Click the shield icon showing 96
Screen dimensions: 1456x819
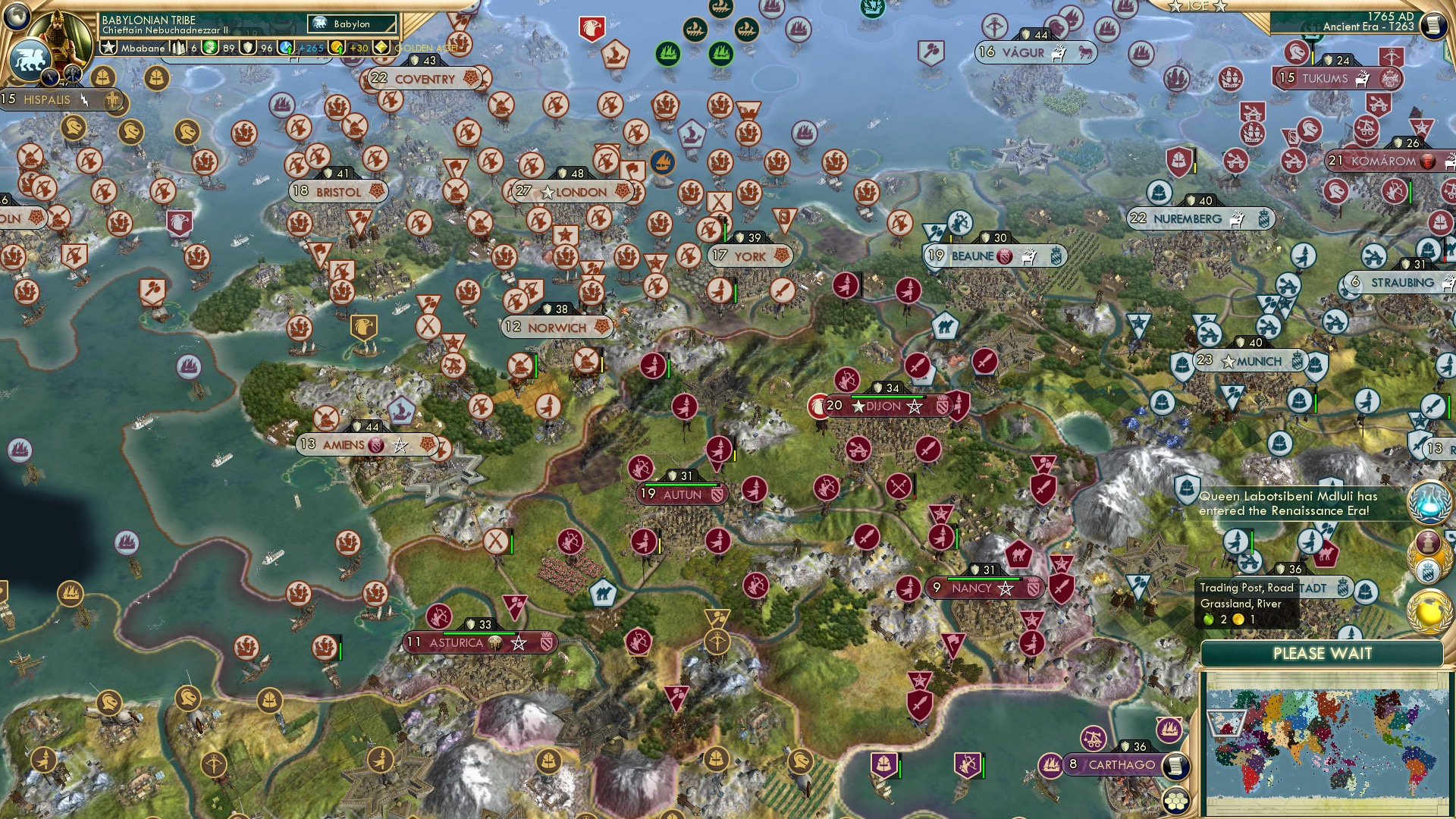pos(247,49)
